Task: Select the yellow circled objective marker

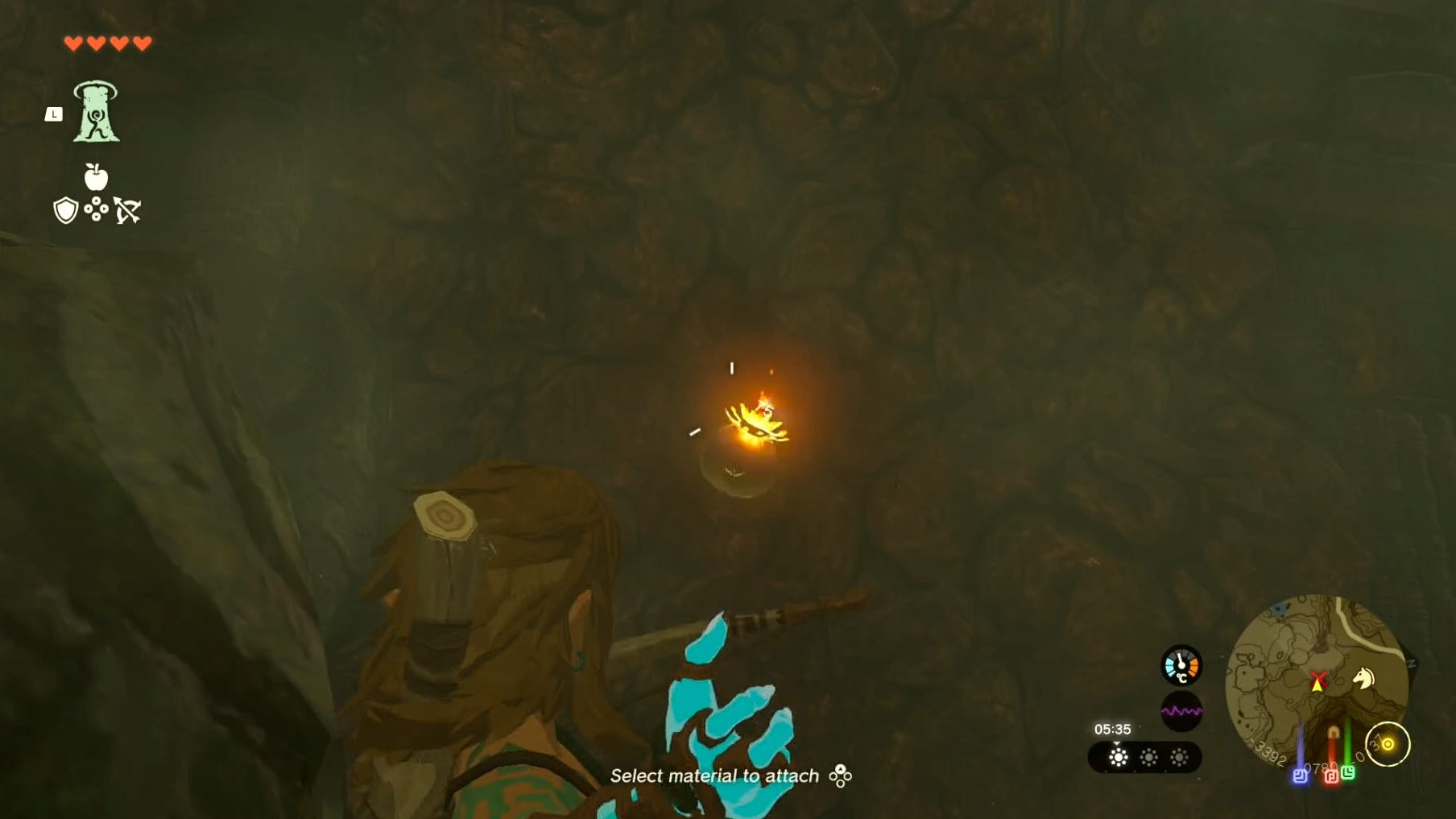Action: 1388,744
